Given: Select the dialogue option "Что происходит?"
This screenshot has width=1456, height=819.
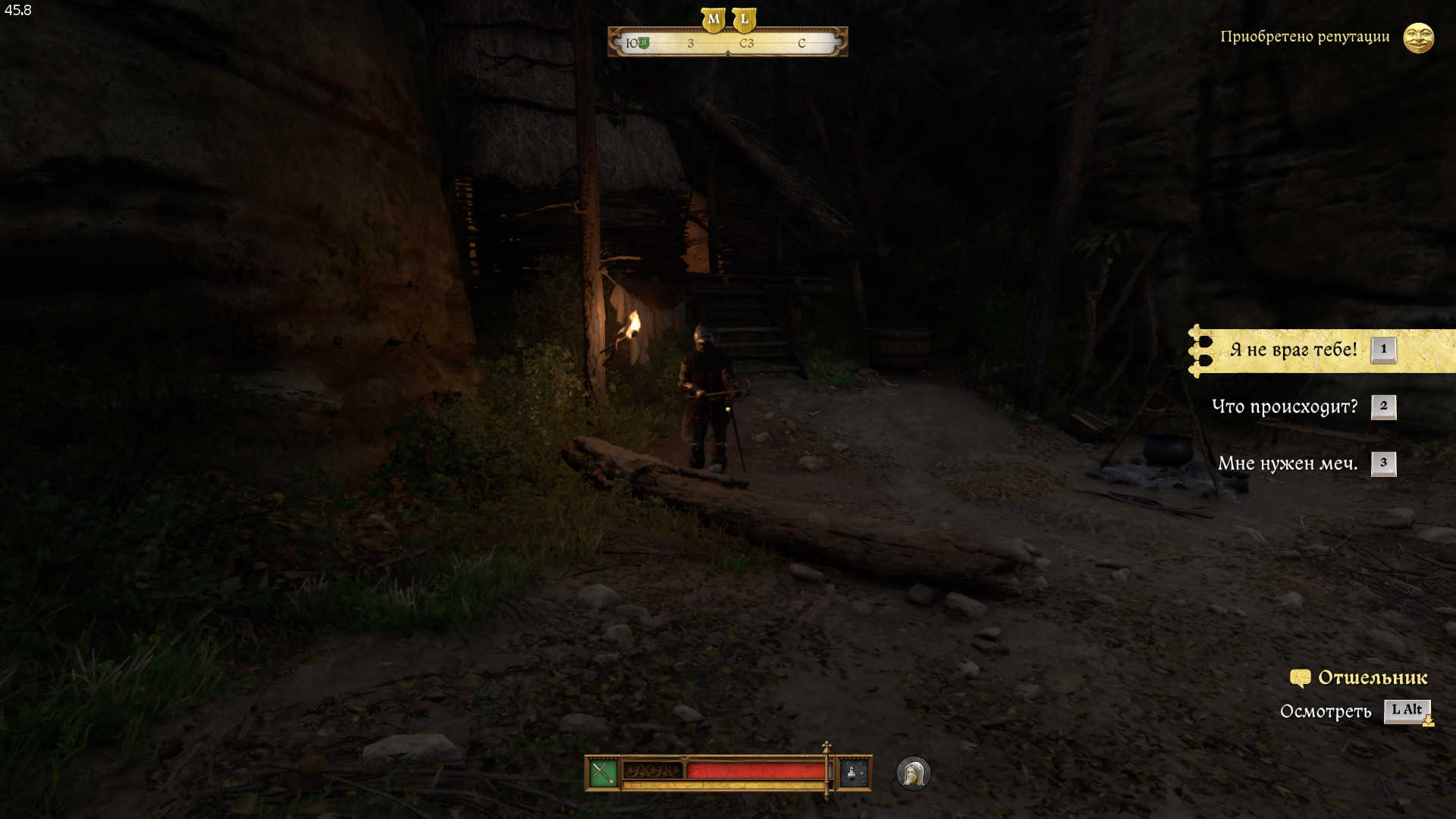Looking at the screenshot, I should (1285, 406).
